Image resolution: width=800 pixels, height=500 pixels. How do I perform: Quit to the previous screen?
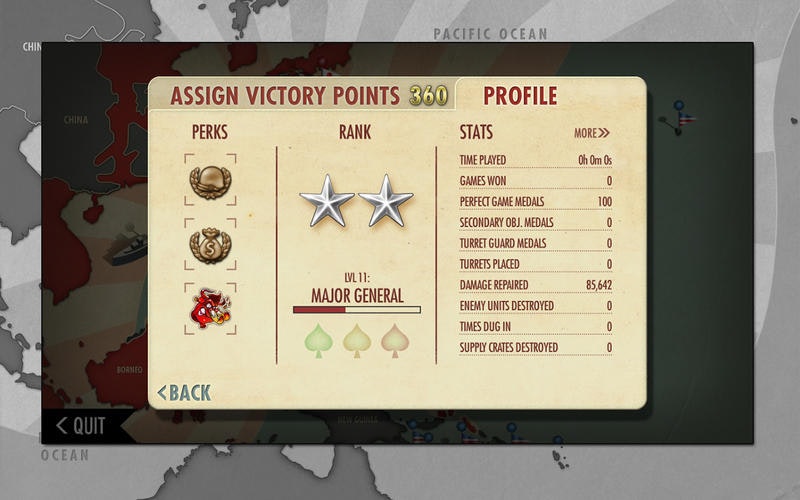[80, 426]
